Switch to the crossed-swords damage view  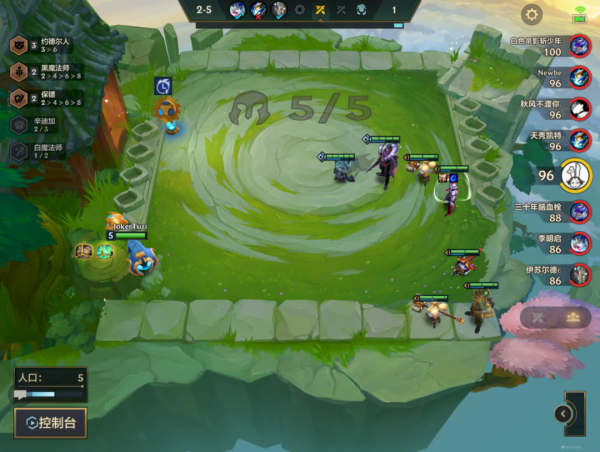click(538, 317)
